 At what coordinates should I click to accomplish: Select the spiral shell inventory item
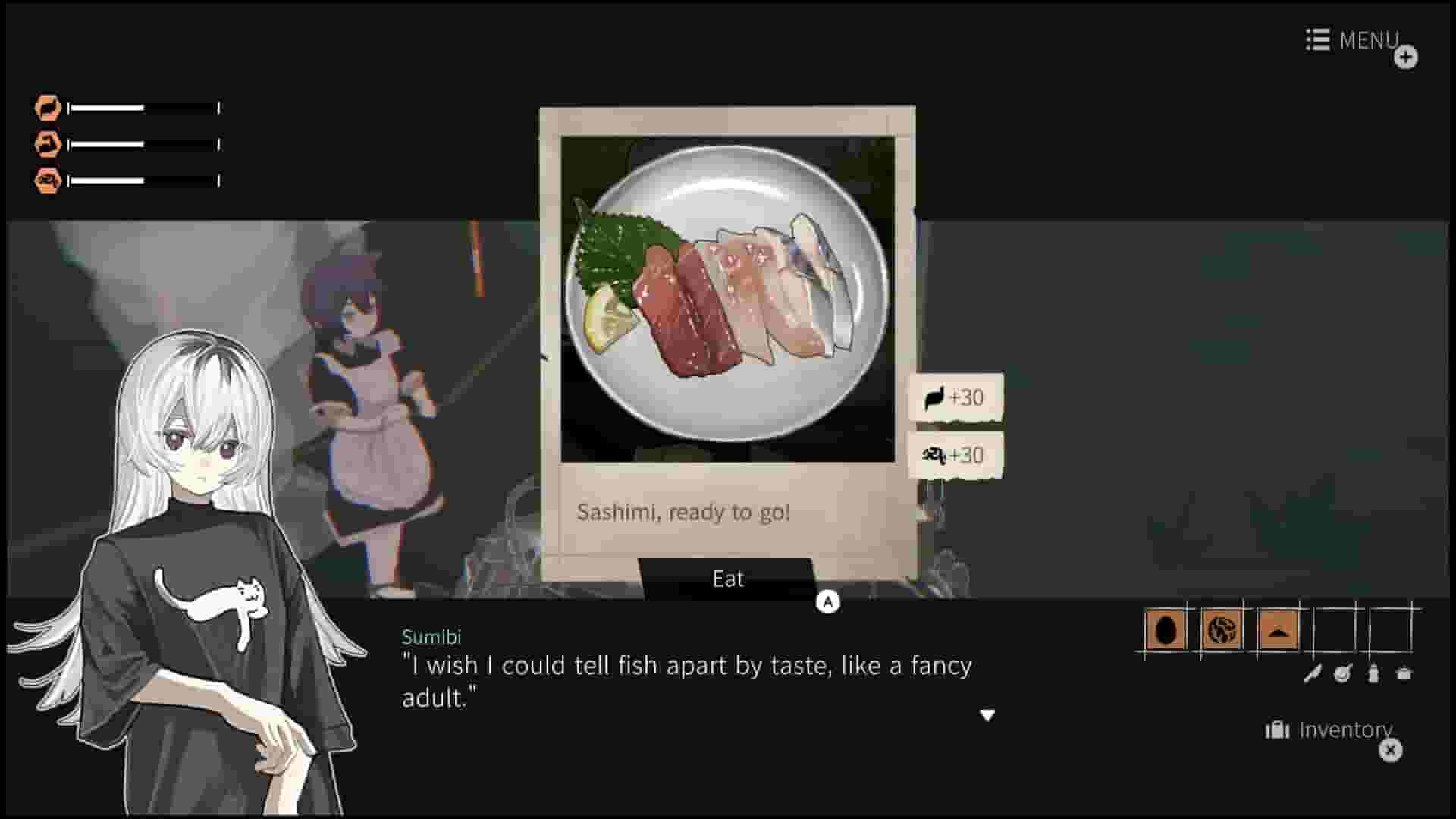(1222, 630)
